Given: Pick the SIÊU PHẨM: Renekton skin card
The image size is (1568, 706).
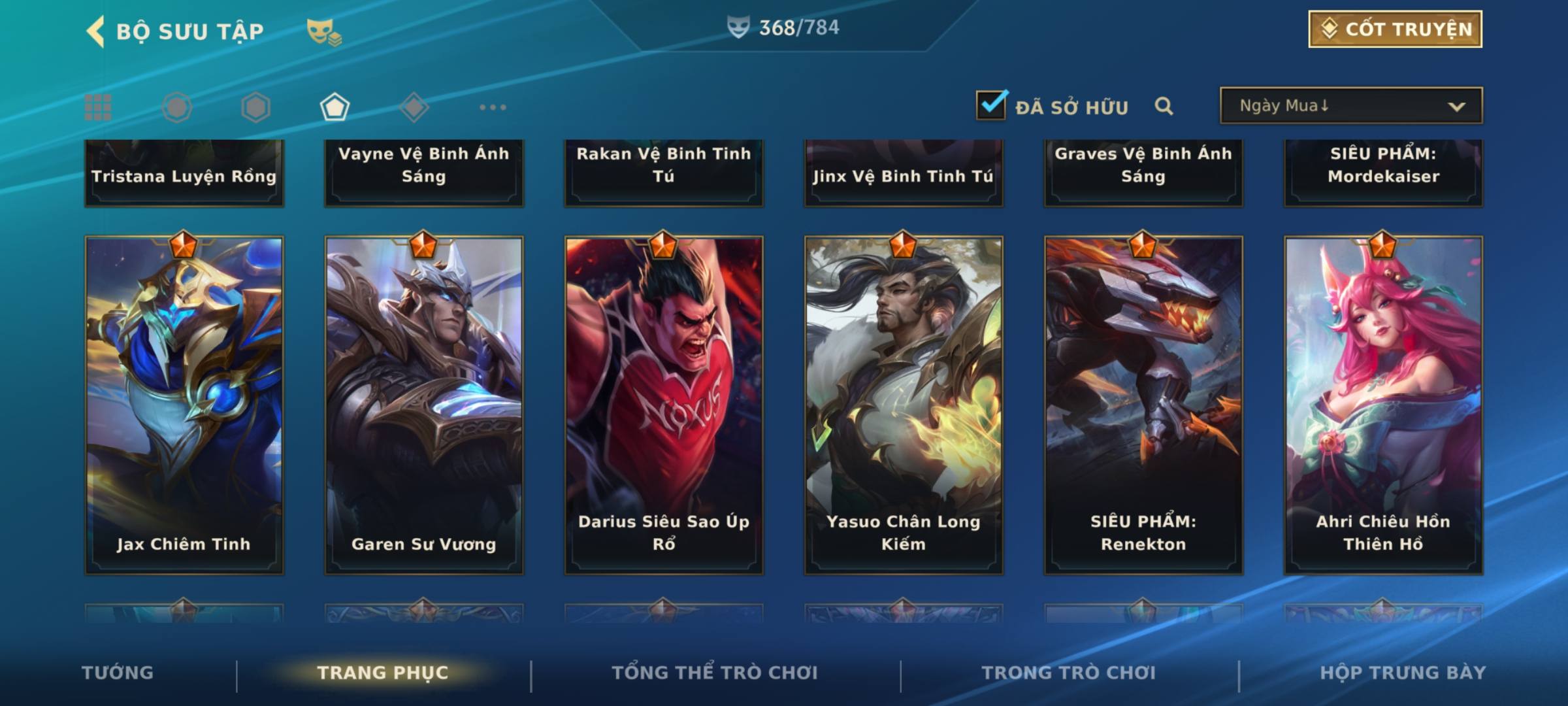Looking at the screenshot, I should pos(1143,405).
